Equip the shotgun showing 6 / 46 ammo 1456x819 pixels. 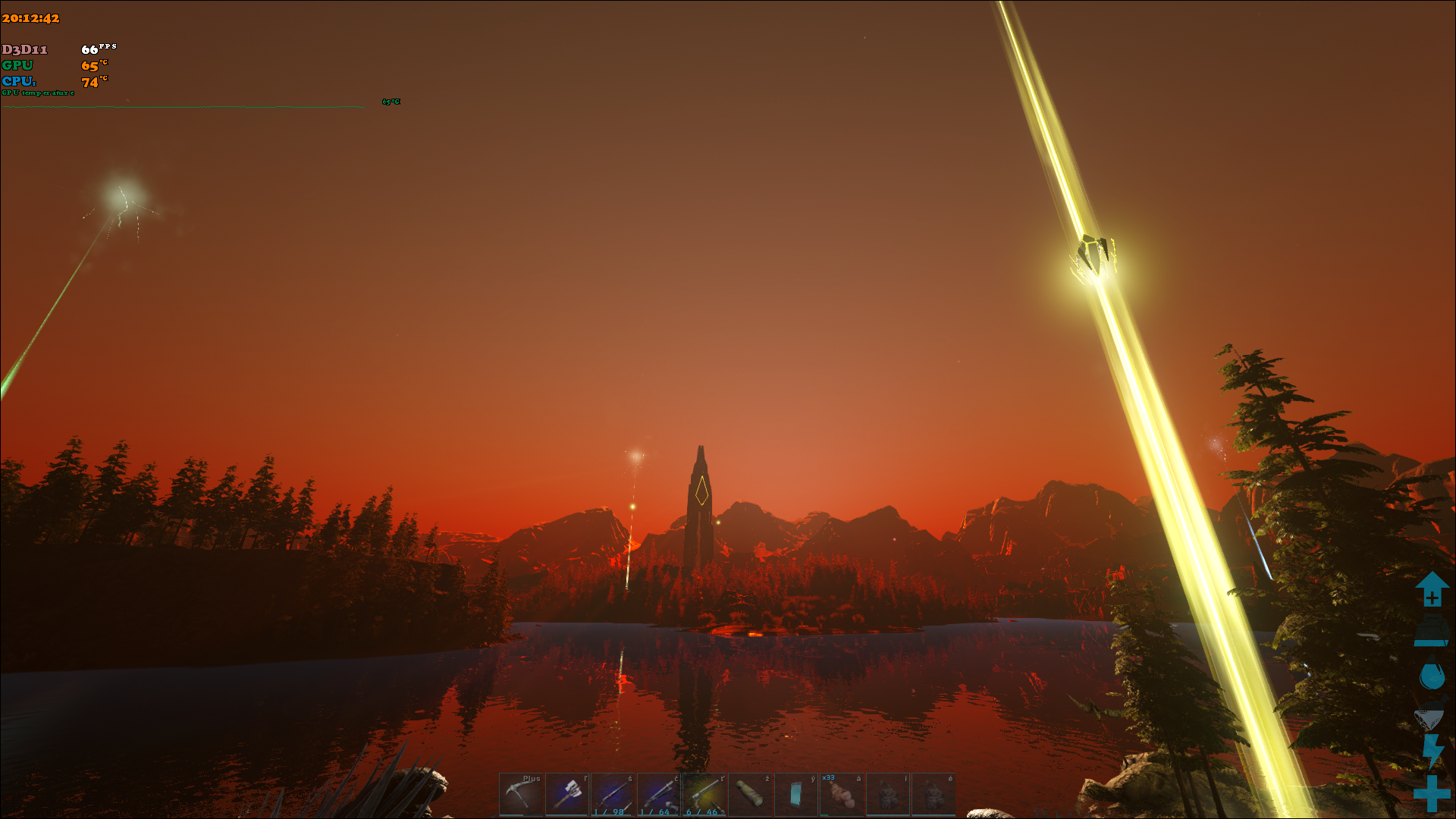[x=704, y=794]
